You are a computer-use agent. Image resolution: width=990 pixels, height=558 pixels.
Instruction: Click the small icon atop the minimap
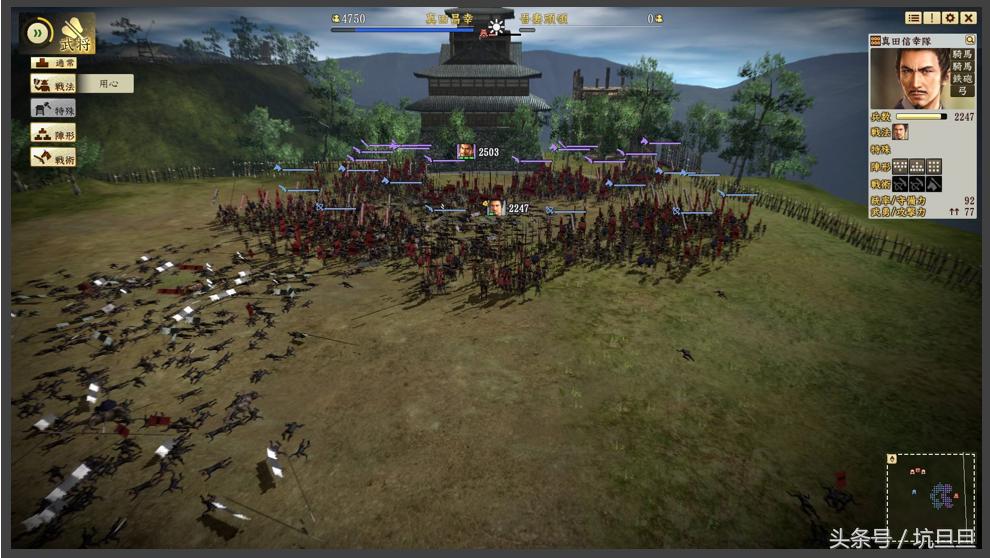[x=892, y=459]
